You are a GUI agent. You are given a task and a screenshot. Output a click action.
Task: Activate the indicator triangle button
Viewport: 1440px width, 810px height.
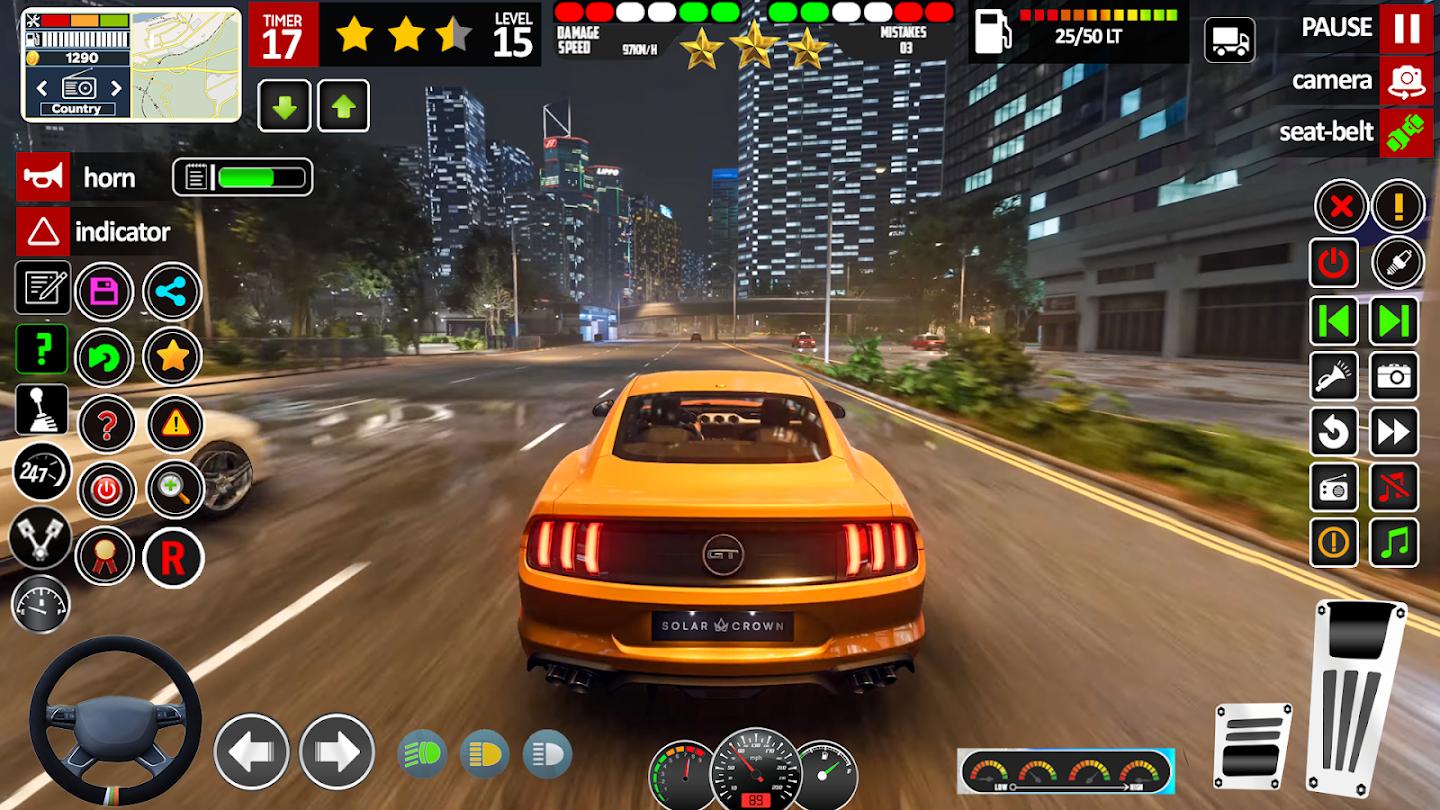tap(43, 232)
